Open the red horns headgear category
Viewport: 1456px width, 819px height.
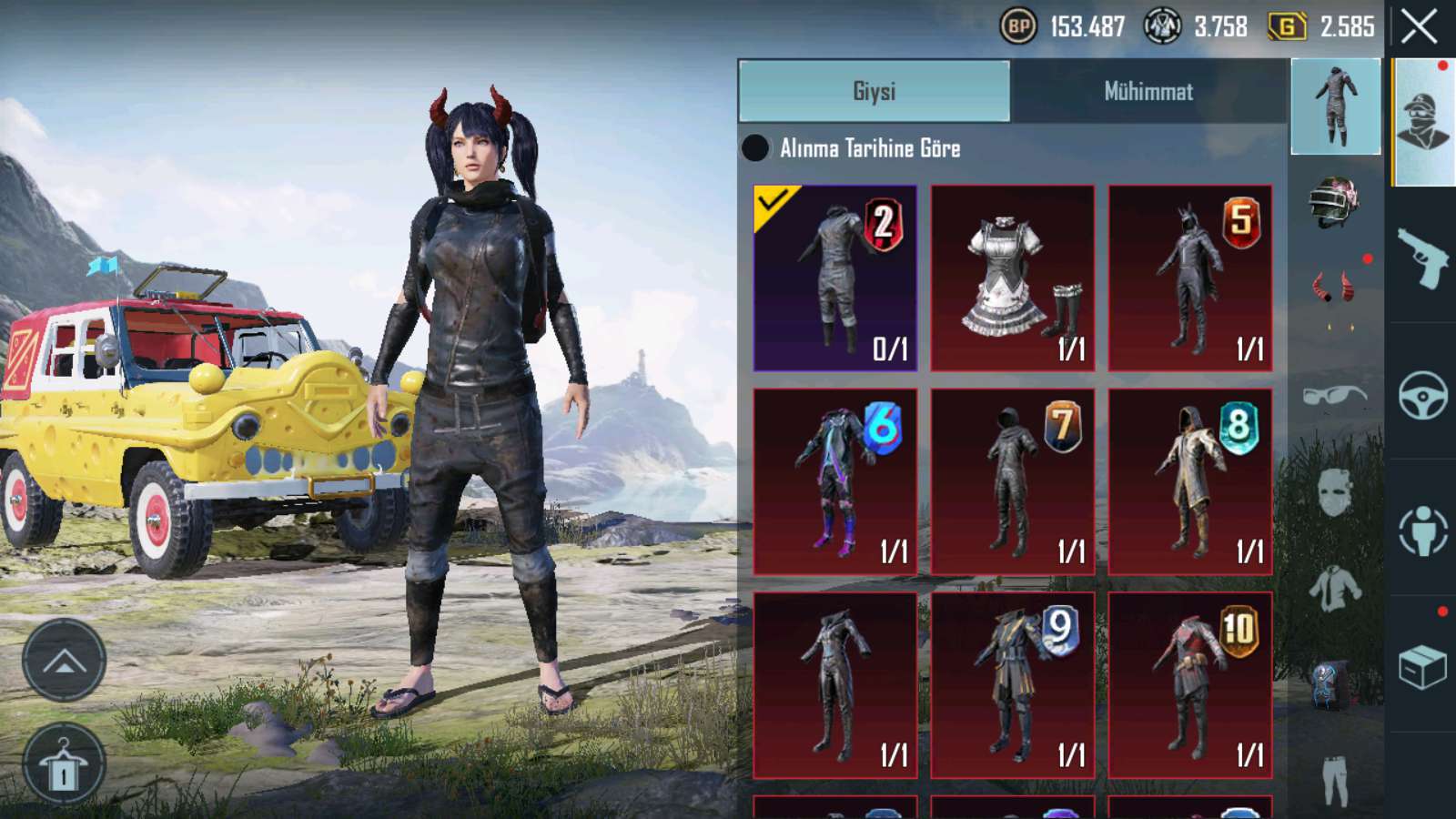coord(1334,289)
